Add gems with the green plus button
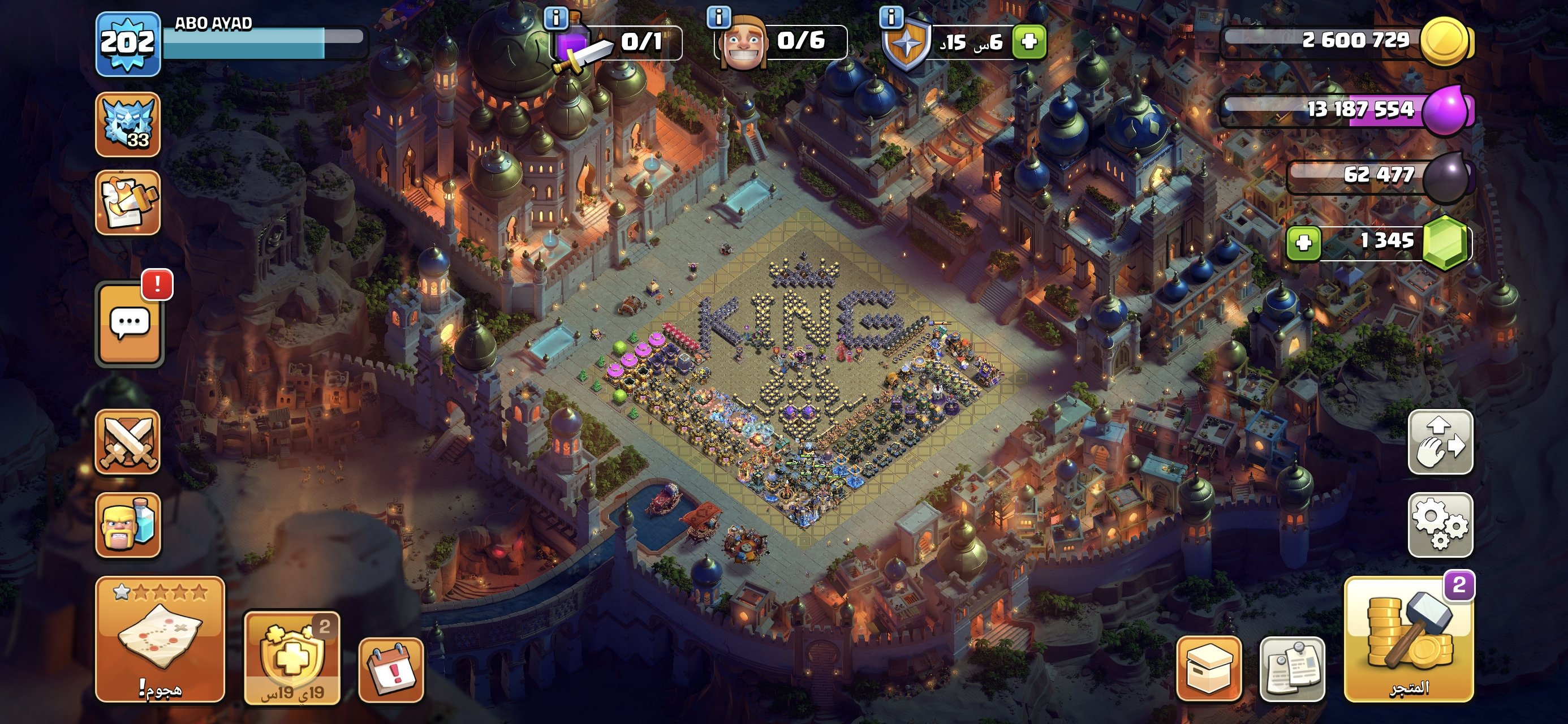1568x724 pixels. [1304, 243]
